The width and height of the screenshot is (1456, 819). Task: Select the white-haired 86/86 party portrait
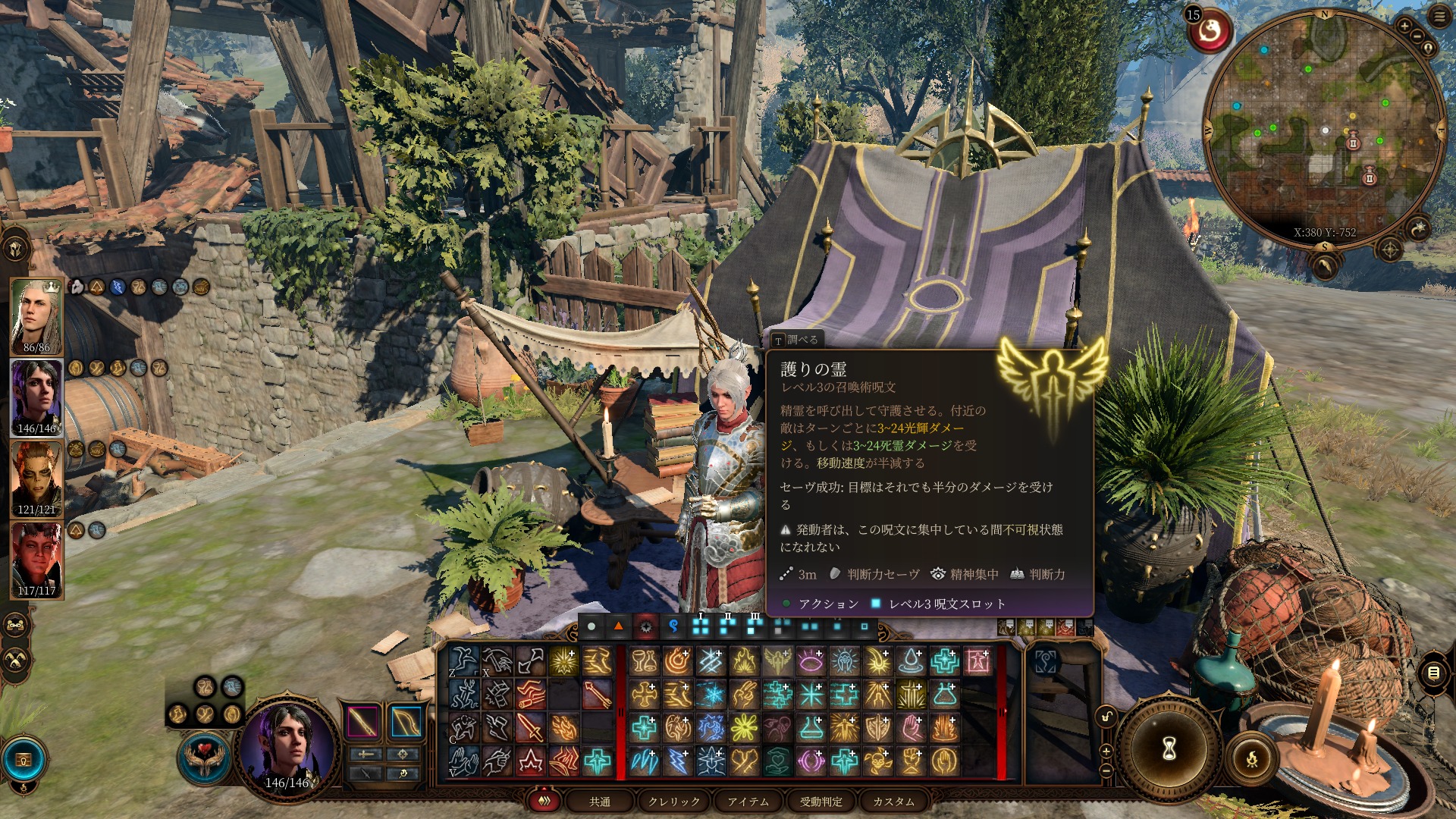coord(36,316)
